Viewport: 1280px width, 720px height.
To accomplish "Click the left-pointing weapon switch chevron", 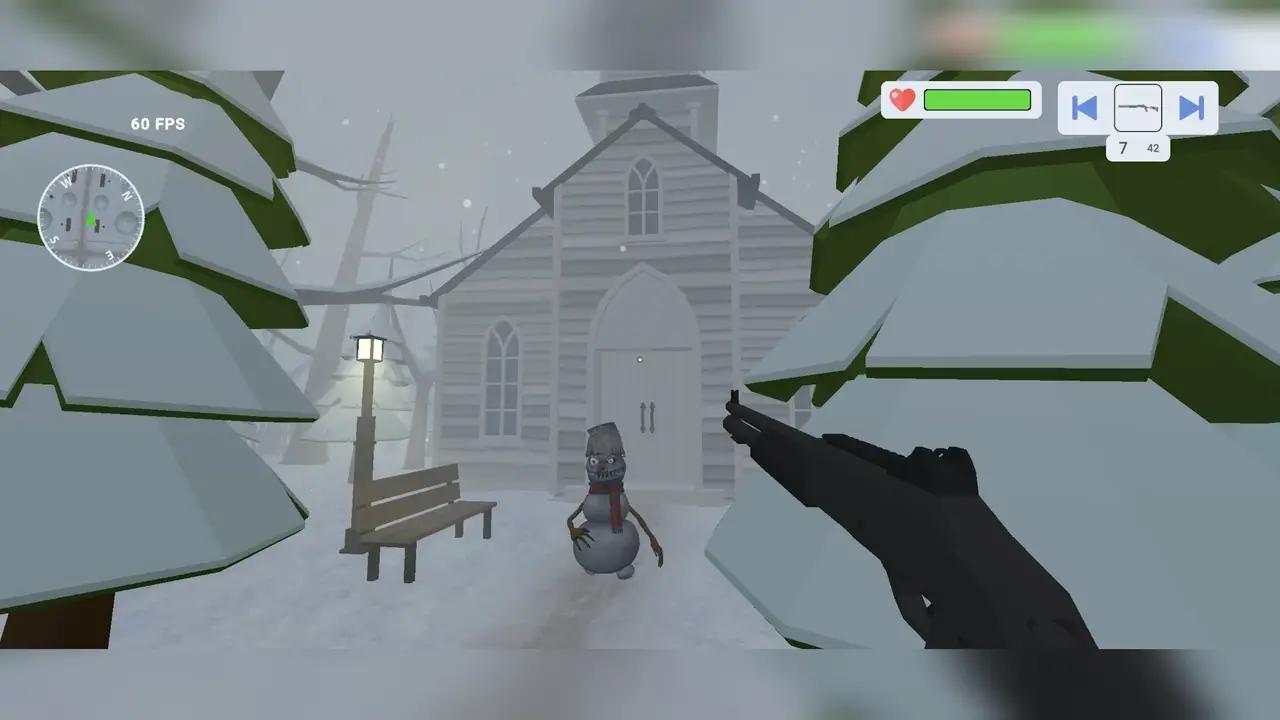I will pos(1084,108).
